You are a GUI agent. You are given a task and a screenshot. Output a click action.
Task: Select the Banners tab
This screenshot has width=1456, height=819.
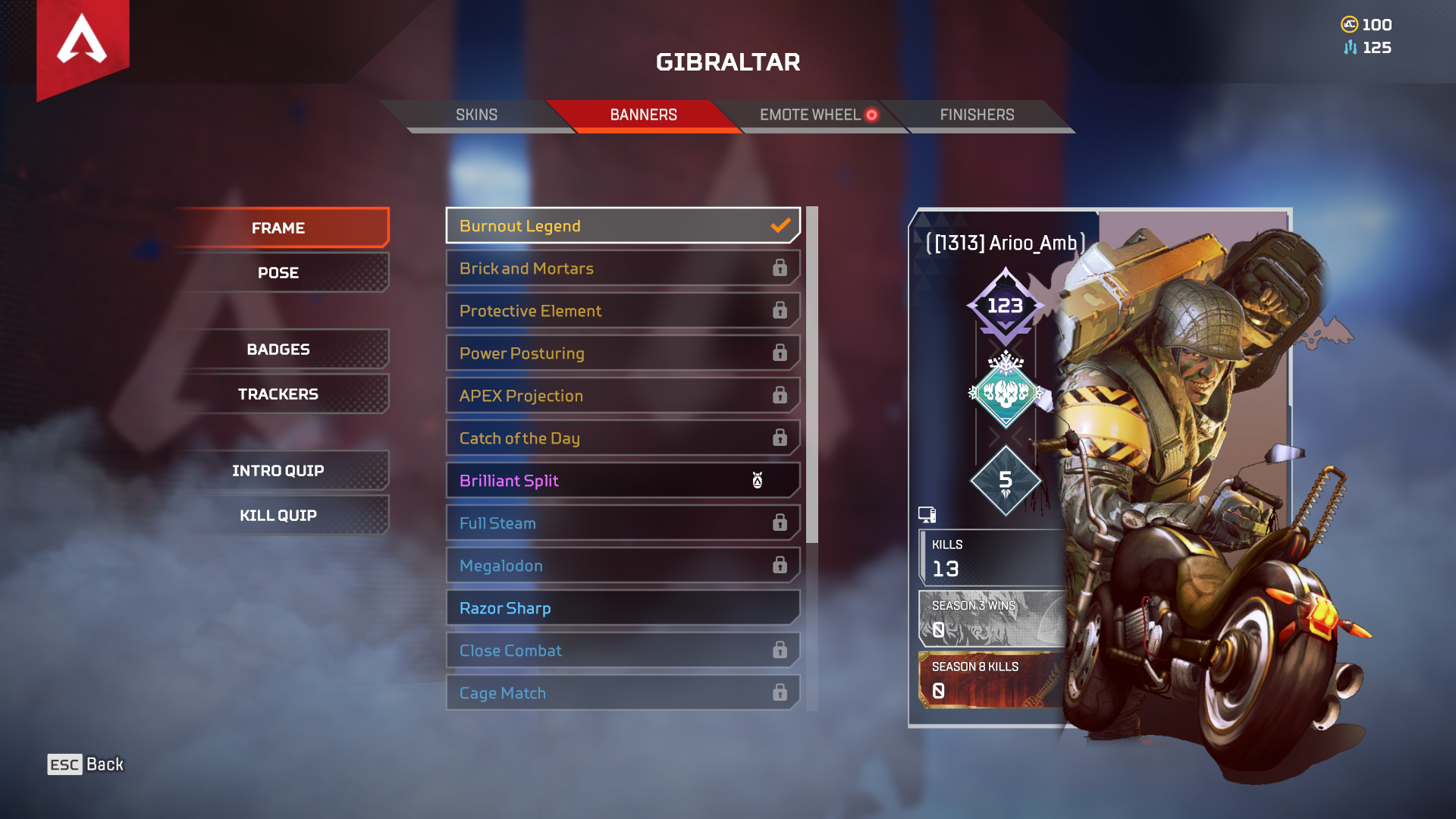(643, 115)
